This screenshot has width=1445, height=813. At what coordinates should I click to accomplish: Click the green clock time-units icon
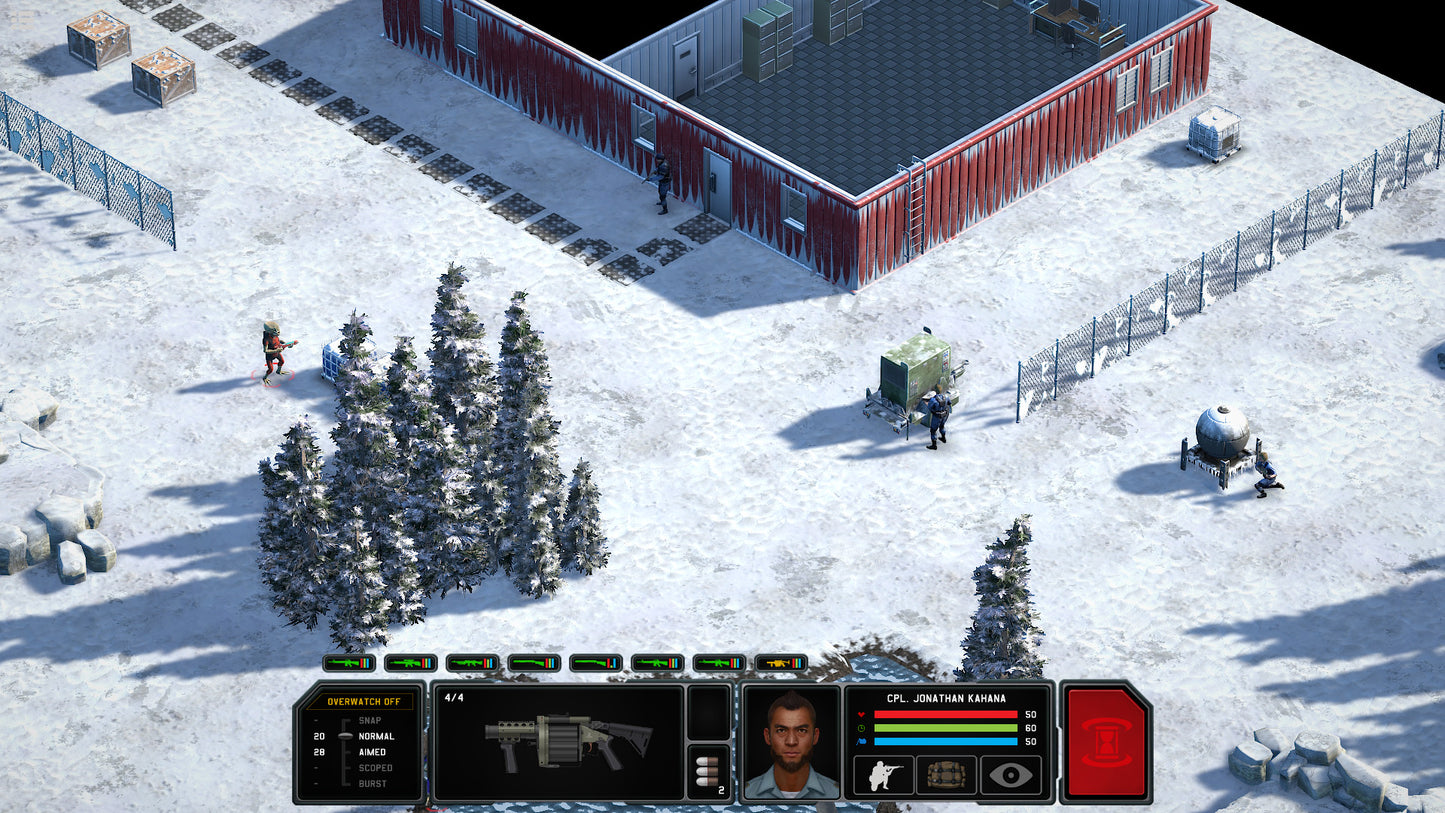click(x=861, y=728)
